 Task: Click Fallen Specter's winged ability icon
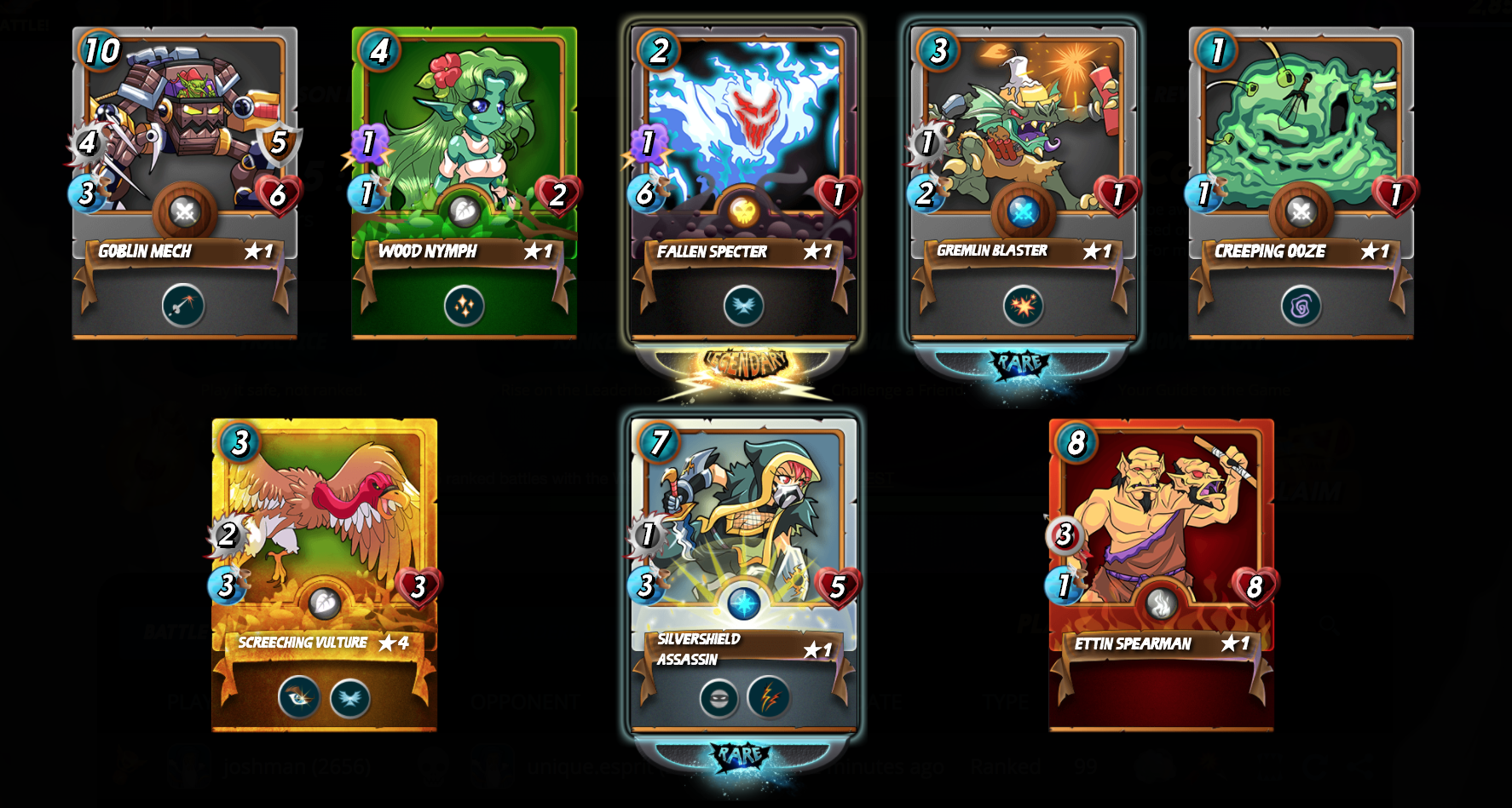[743, 305]
